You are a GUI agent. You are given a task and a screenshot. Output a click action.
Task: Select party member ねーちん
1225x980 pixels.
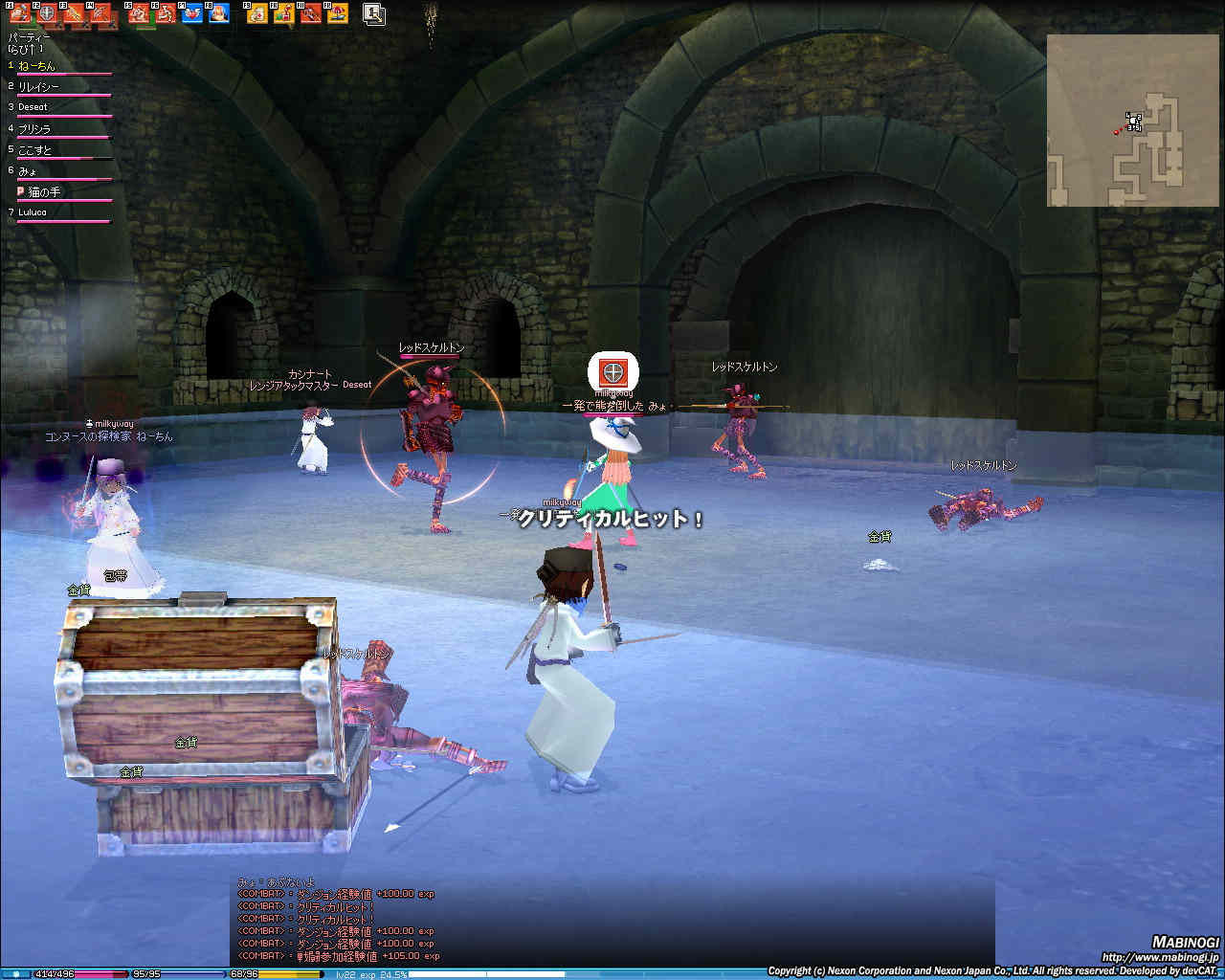pos(37,66)
